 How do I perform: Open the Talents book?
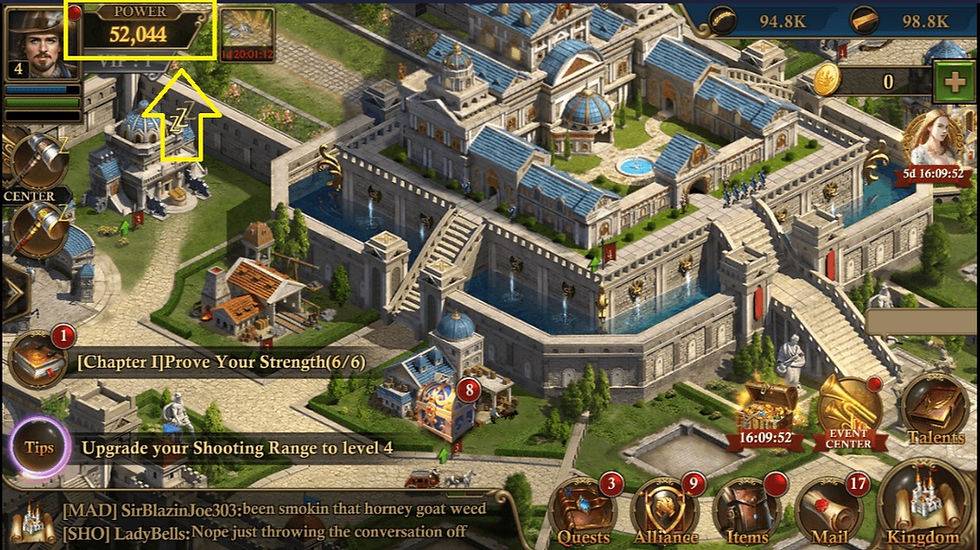(935, 410)
